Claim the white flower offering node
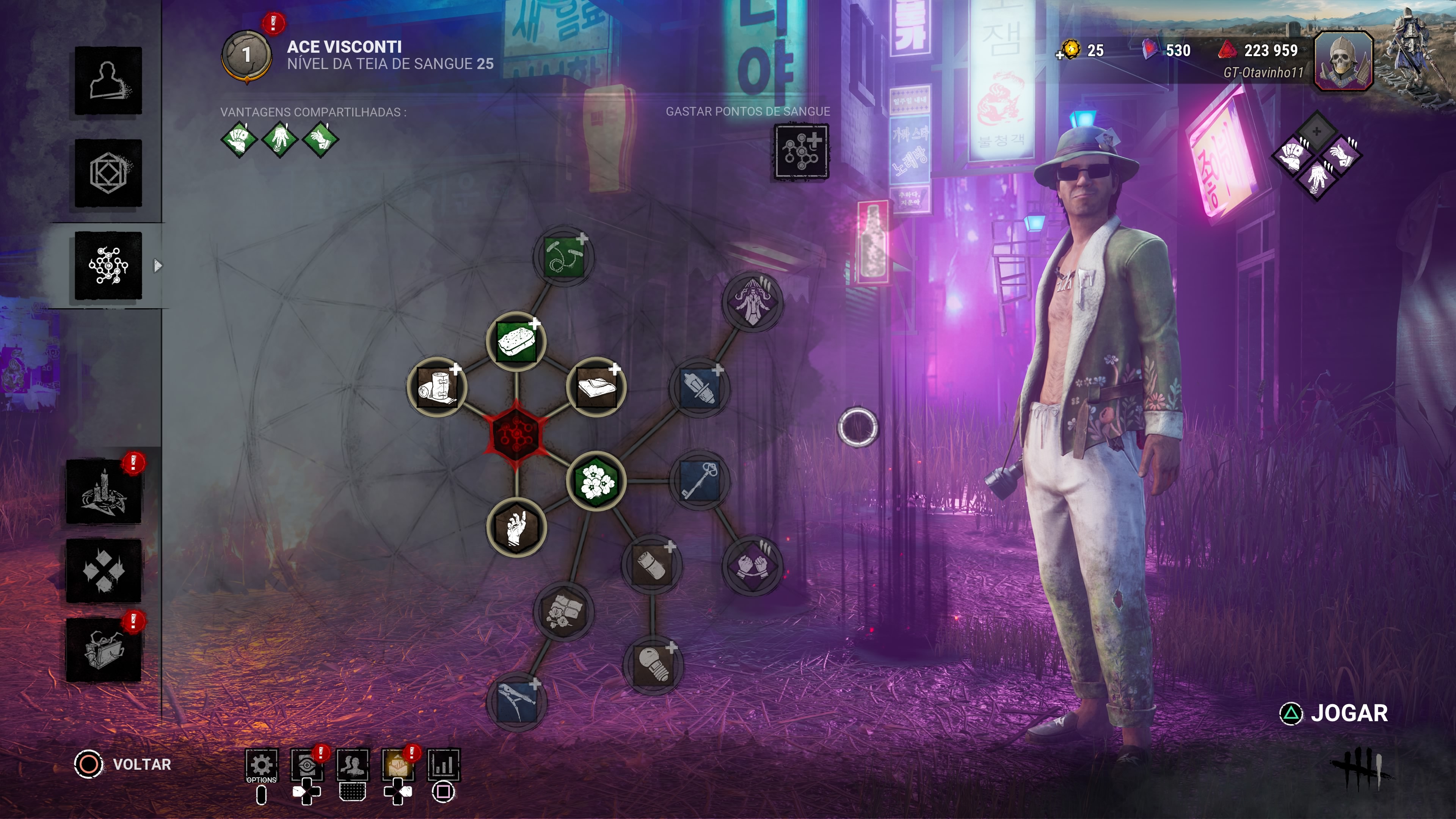 [x=596, y=481]
